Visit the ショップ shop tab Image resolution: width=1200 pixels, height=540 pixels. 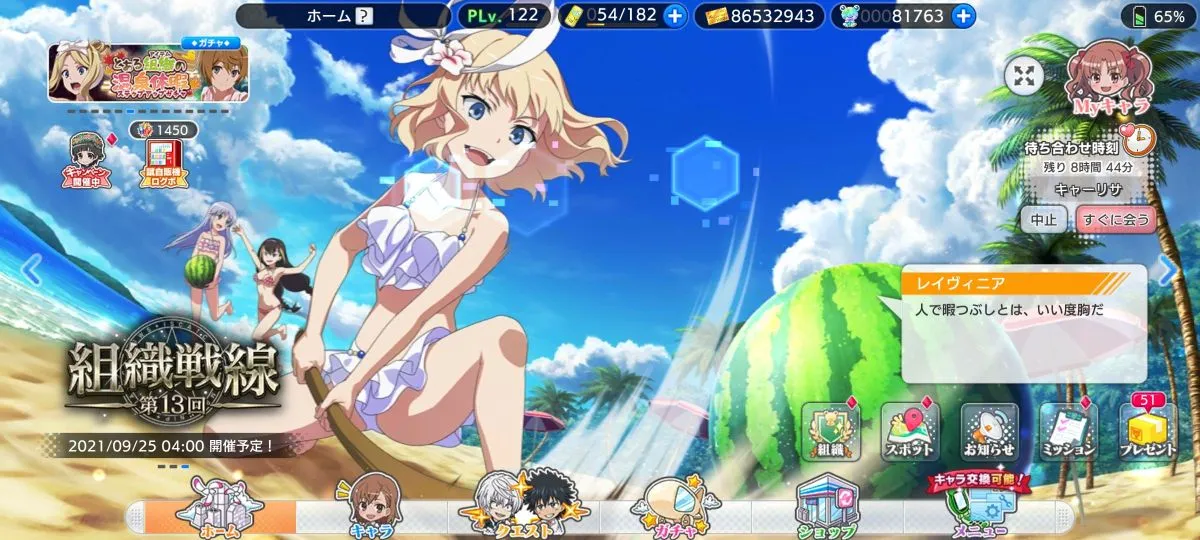826,508
